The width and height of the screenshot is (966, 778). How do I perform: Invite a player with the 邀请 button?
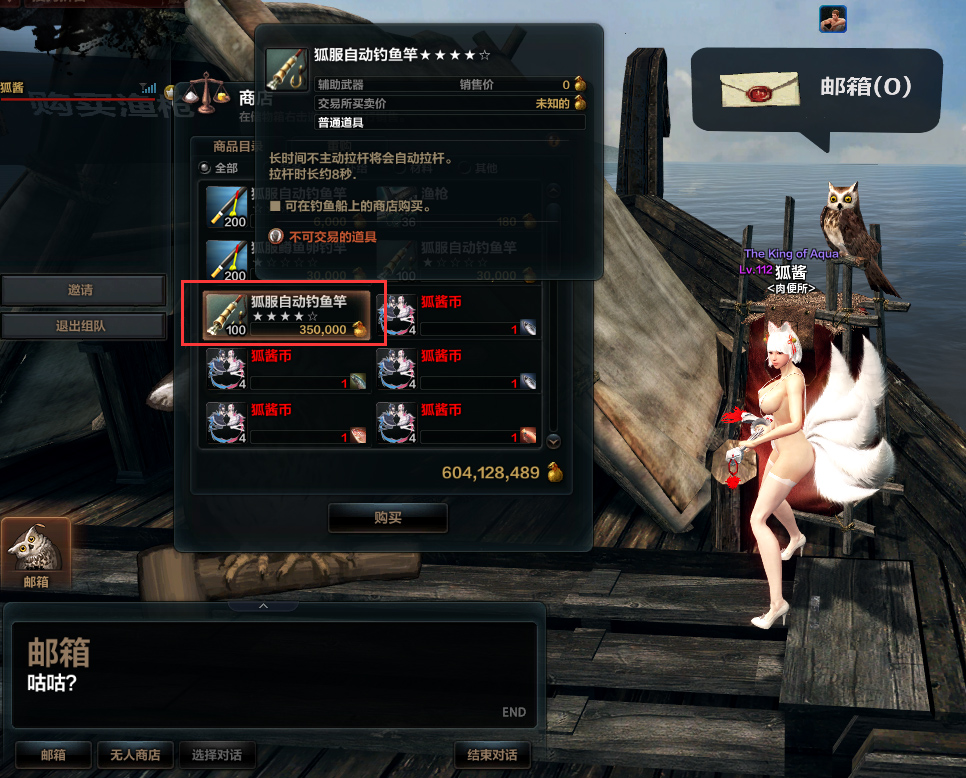tap(82, 290)
